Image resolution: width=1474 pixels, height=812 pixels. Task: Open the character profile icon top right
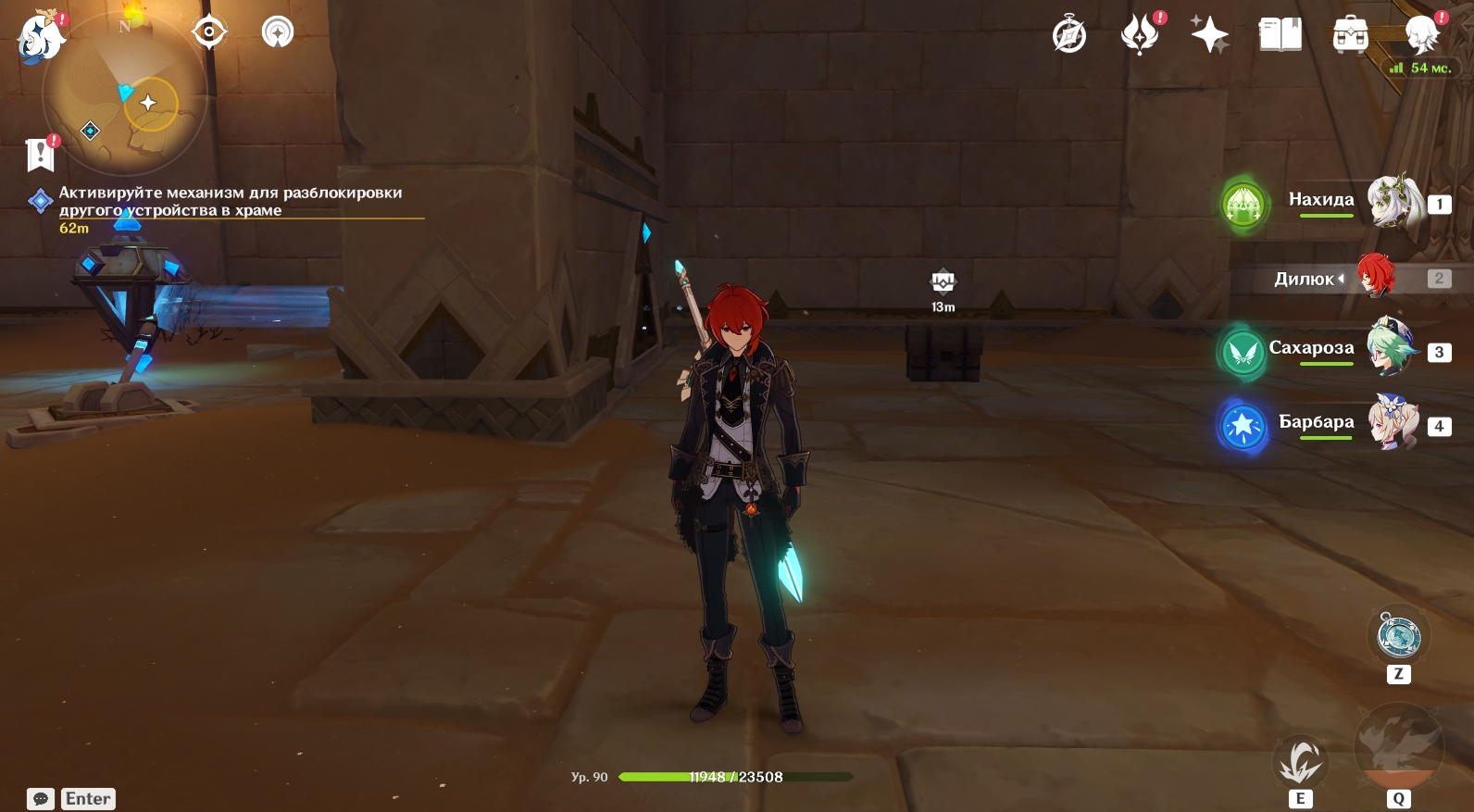coord(1422,36)
